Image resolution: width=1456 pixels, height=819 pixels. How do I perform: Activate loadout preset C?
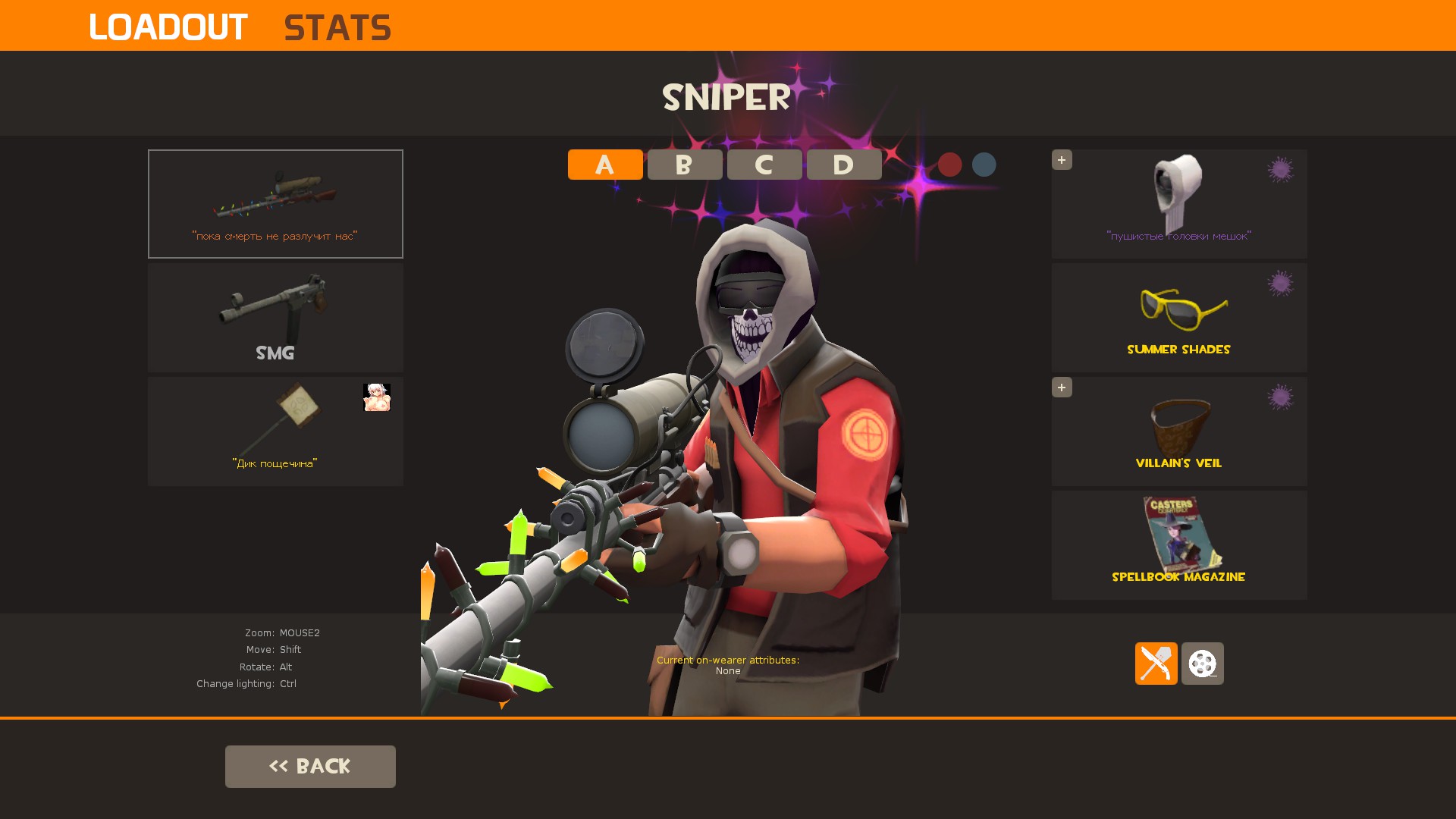click(764, 165)
